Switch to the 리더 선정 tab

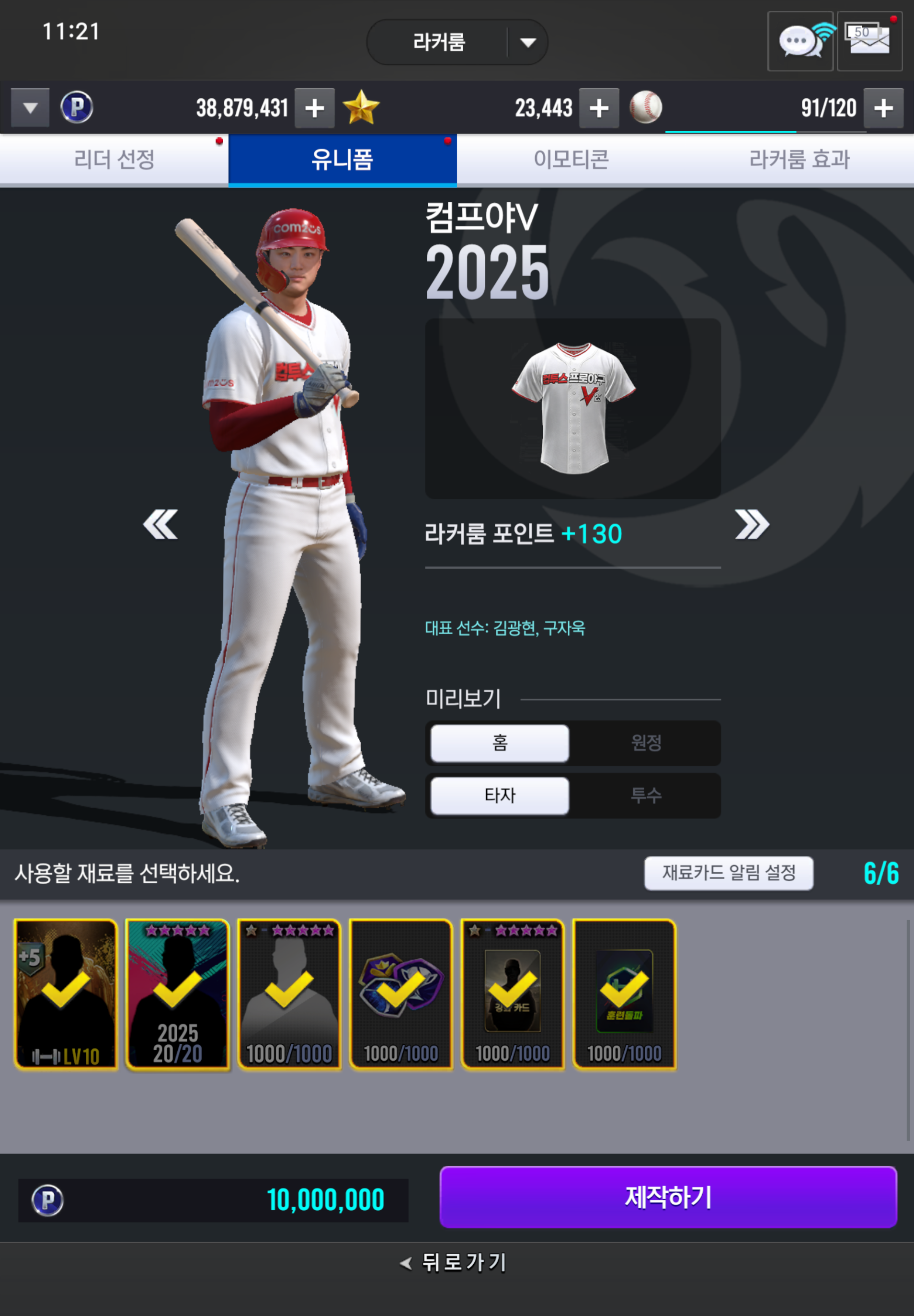click(x=114, y=159)
